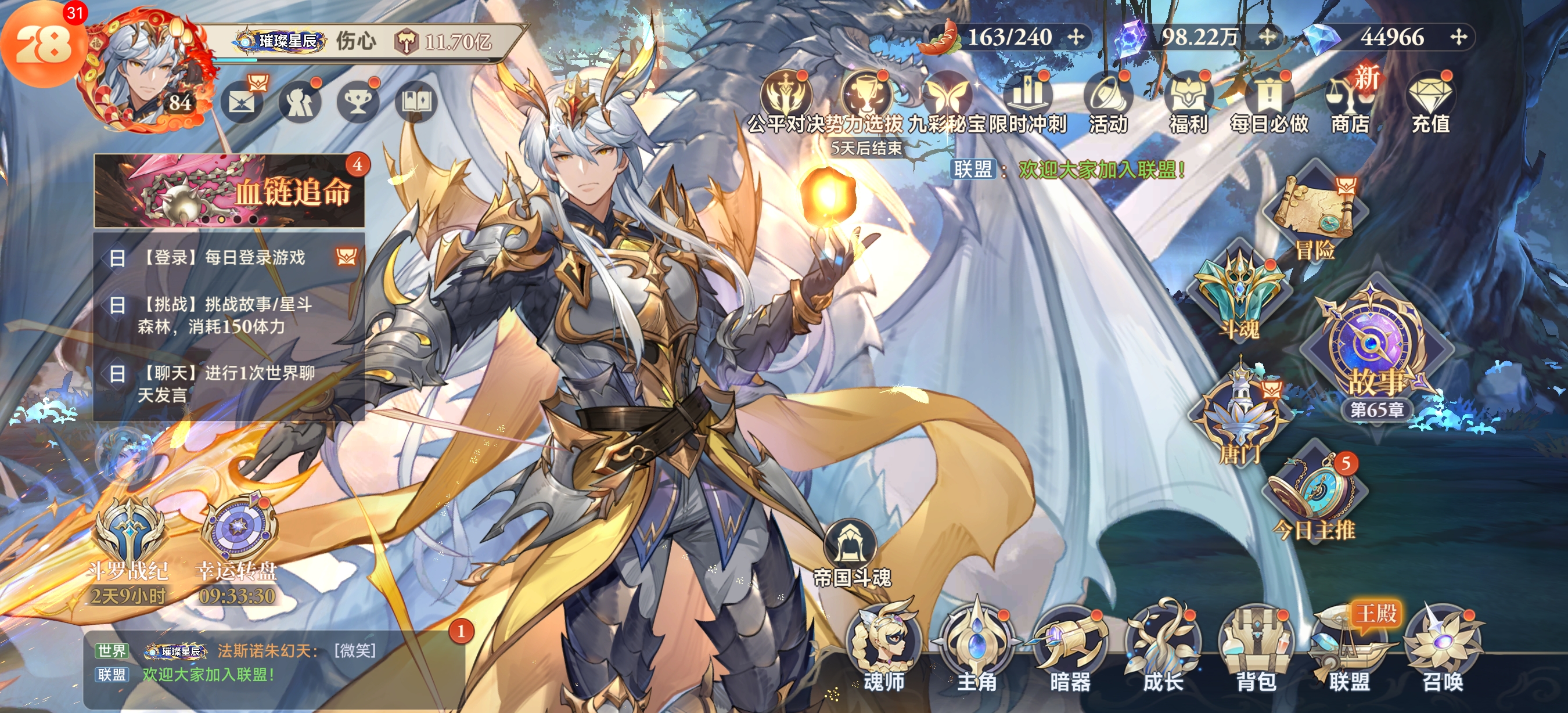The height and width of the screenshot is (713, 1568).
Task: Open the 充值 recharge shop
Action: tap(1430, 103)
